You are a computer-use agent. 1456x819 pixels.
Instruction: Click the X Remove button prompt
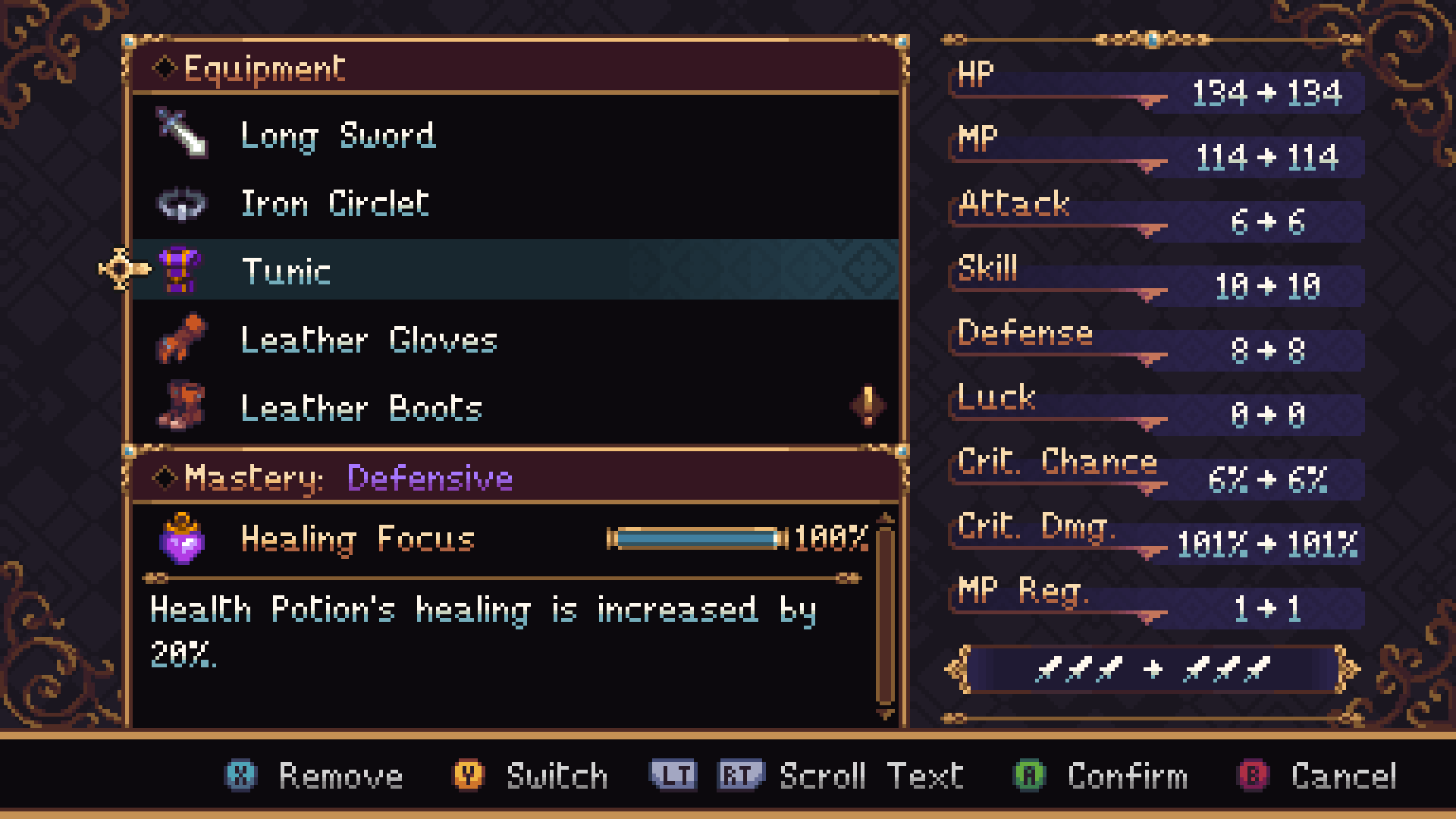click(239, 775)
